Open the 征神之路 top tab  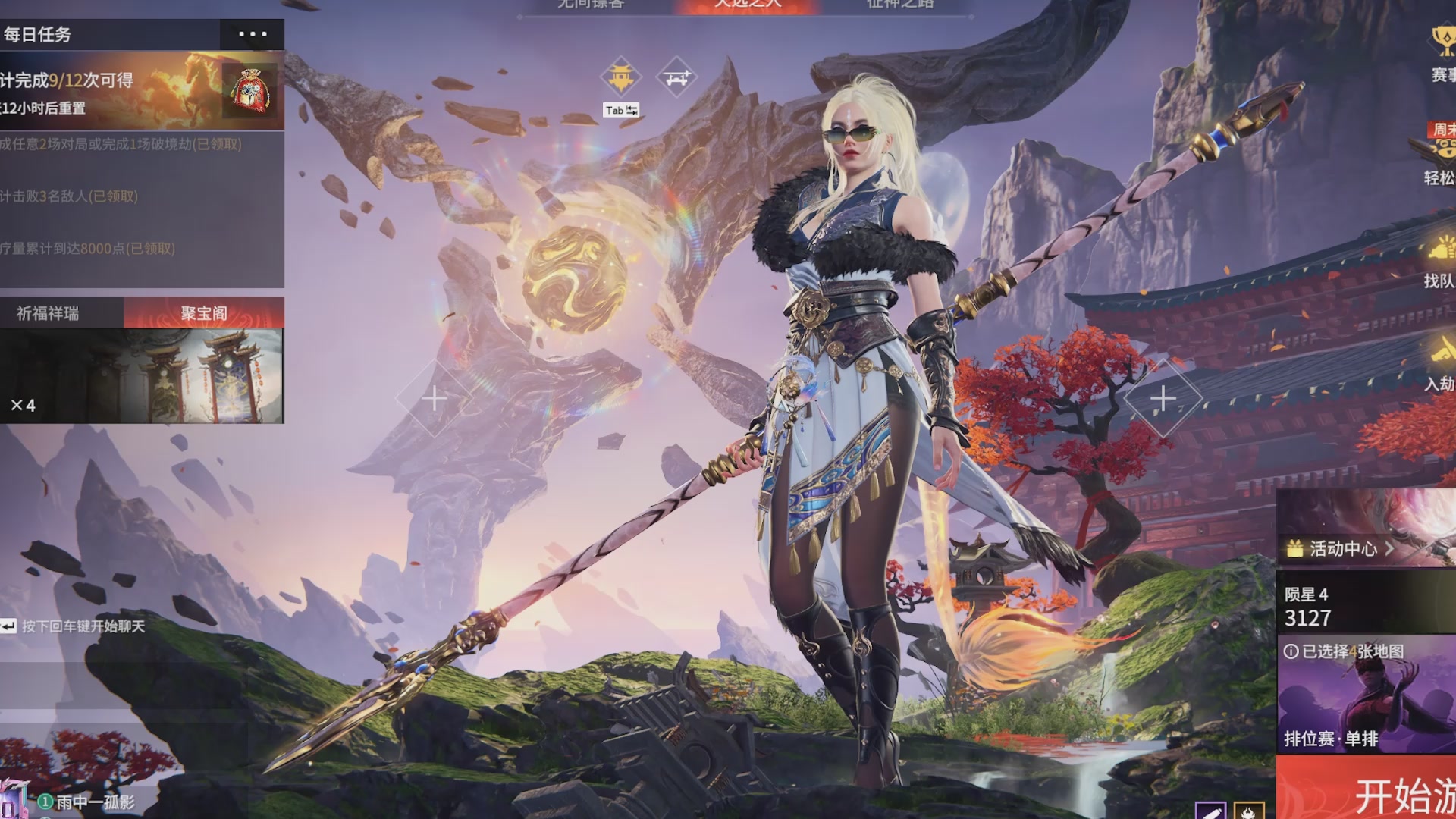pyautogui.click(x=899, y=5)
